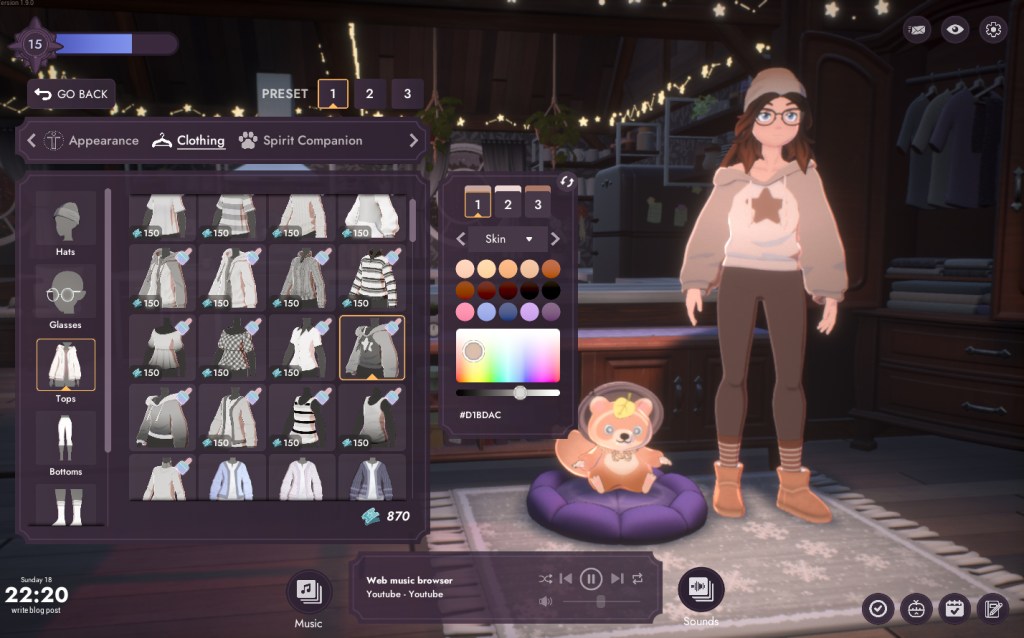Open the Bottoms clothing category
Image resolution: width=1024 pixels, height=638 pixels.
point(66,441)
